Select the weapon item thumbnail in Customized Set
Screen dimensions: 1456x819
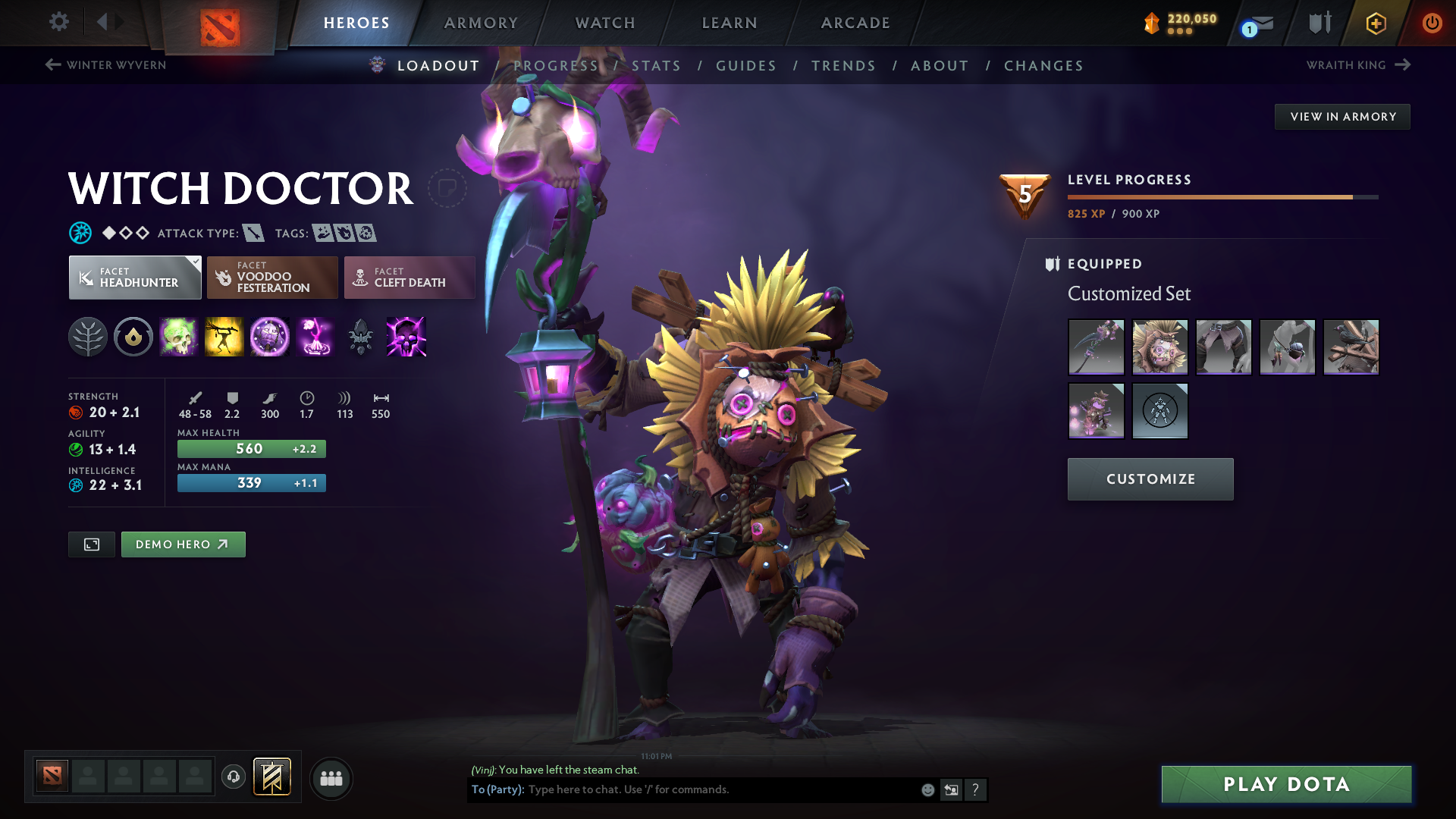coord(1096,347)
